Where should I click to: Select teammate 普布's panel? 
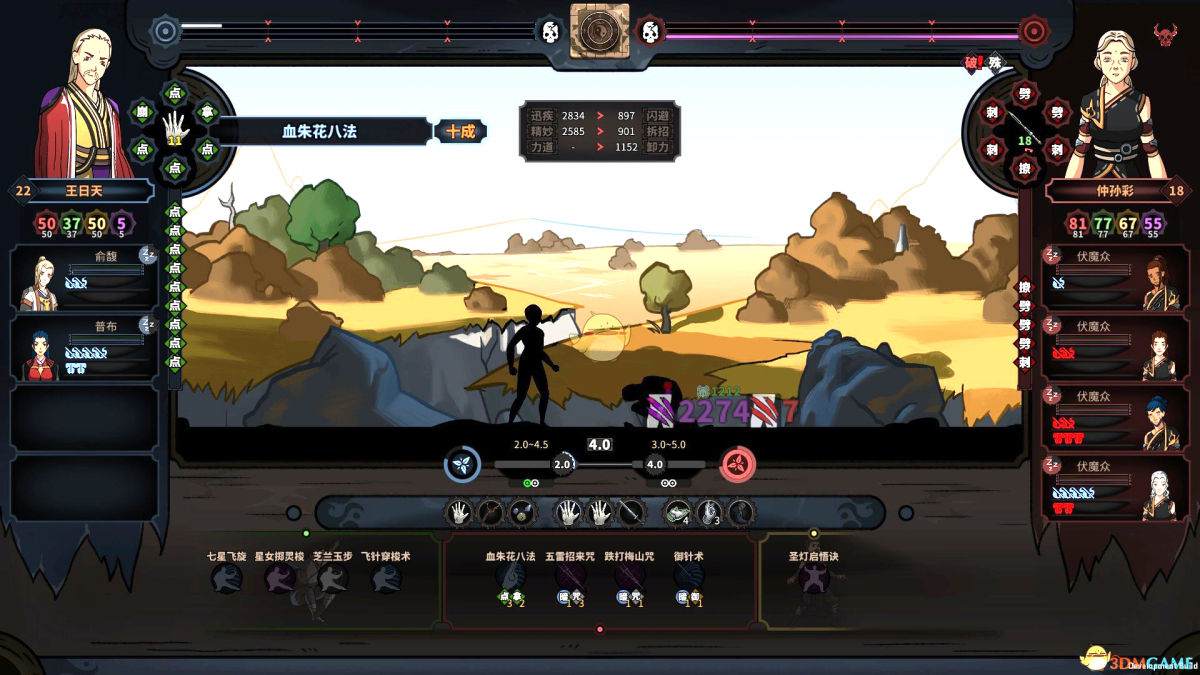(84, 348)
